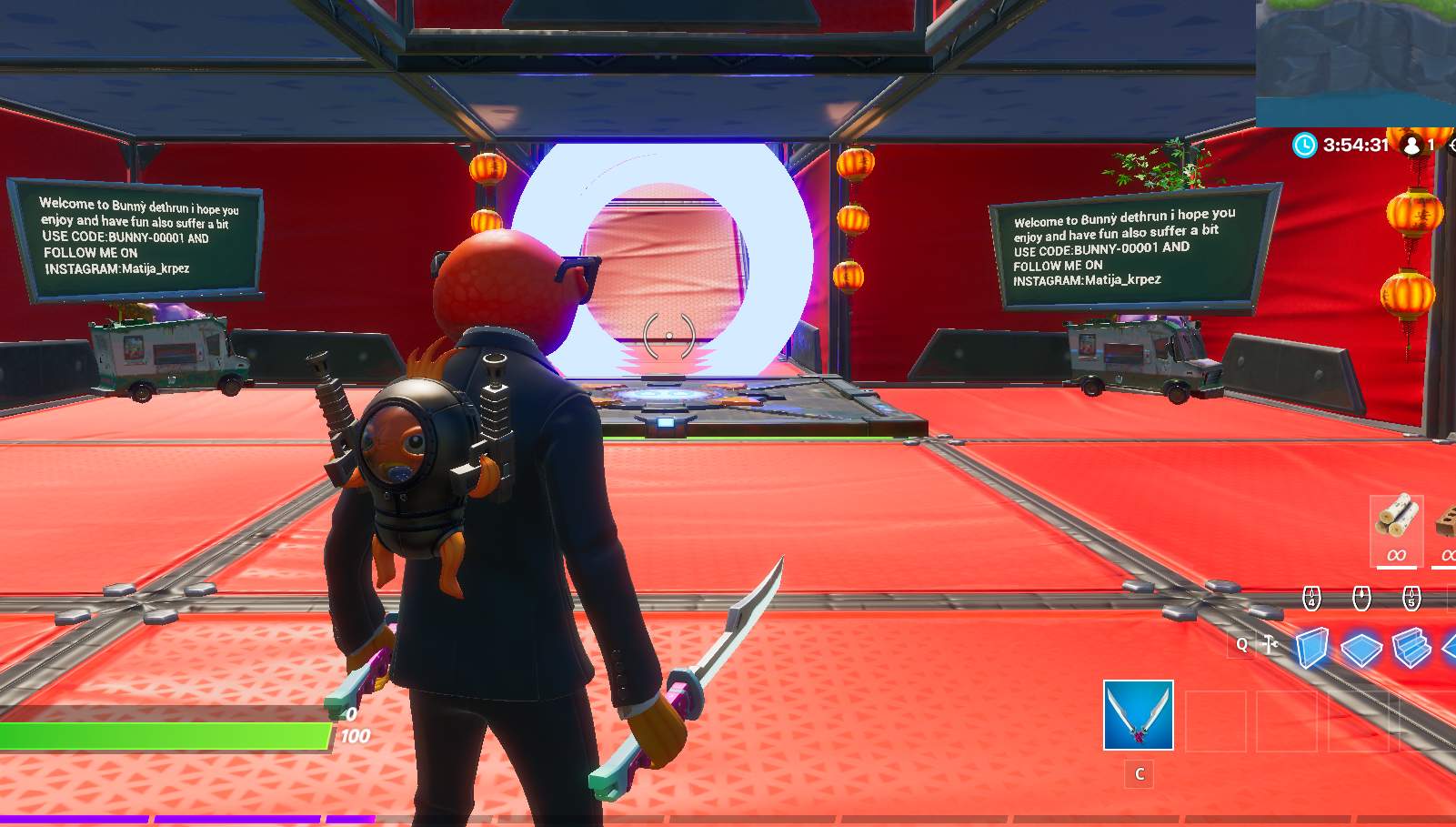Select the roof building piece icon
The image size is (1456, 827).
coord(1448,648)
